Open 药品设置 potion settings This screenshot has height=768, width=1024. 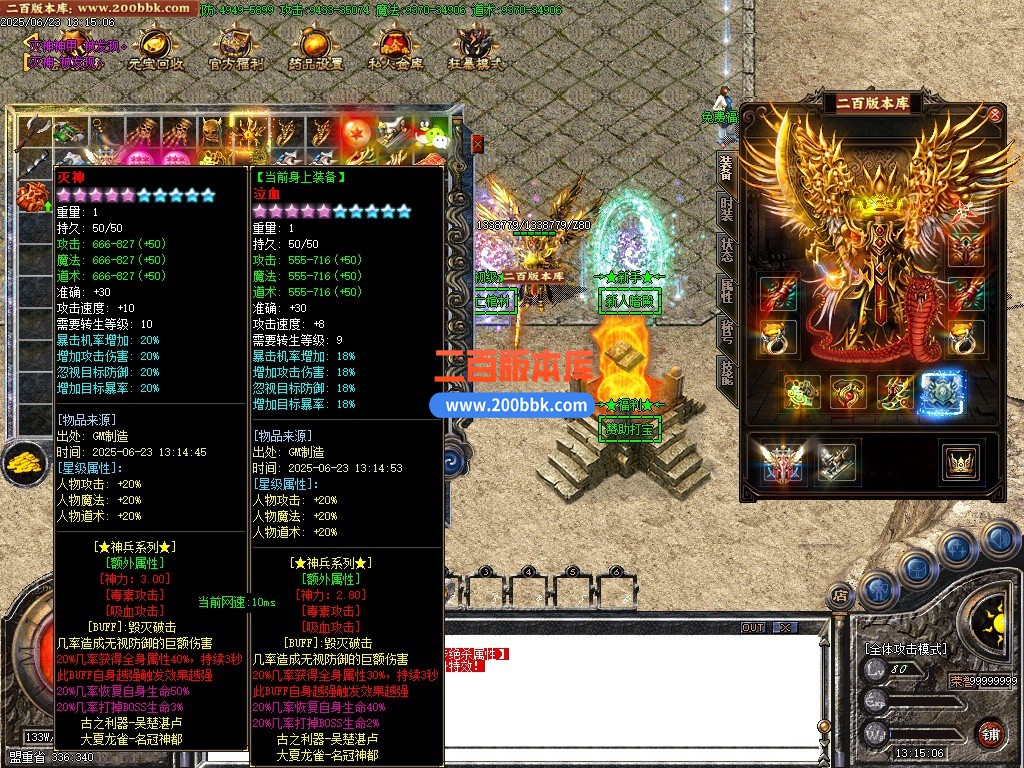pos(315,49)
